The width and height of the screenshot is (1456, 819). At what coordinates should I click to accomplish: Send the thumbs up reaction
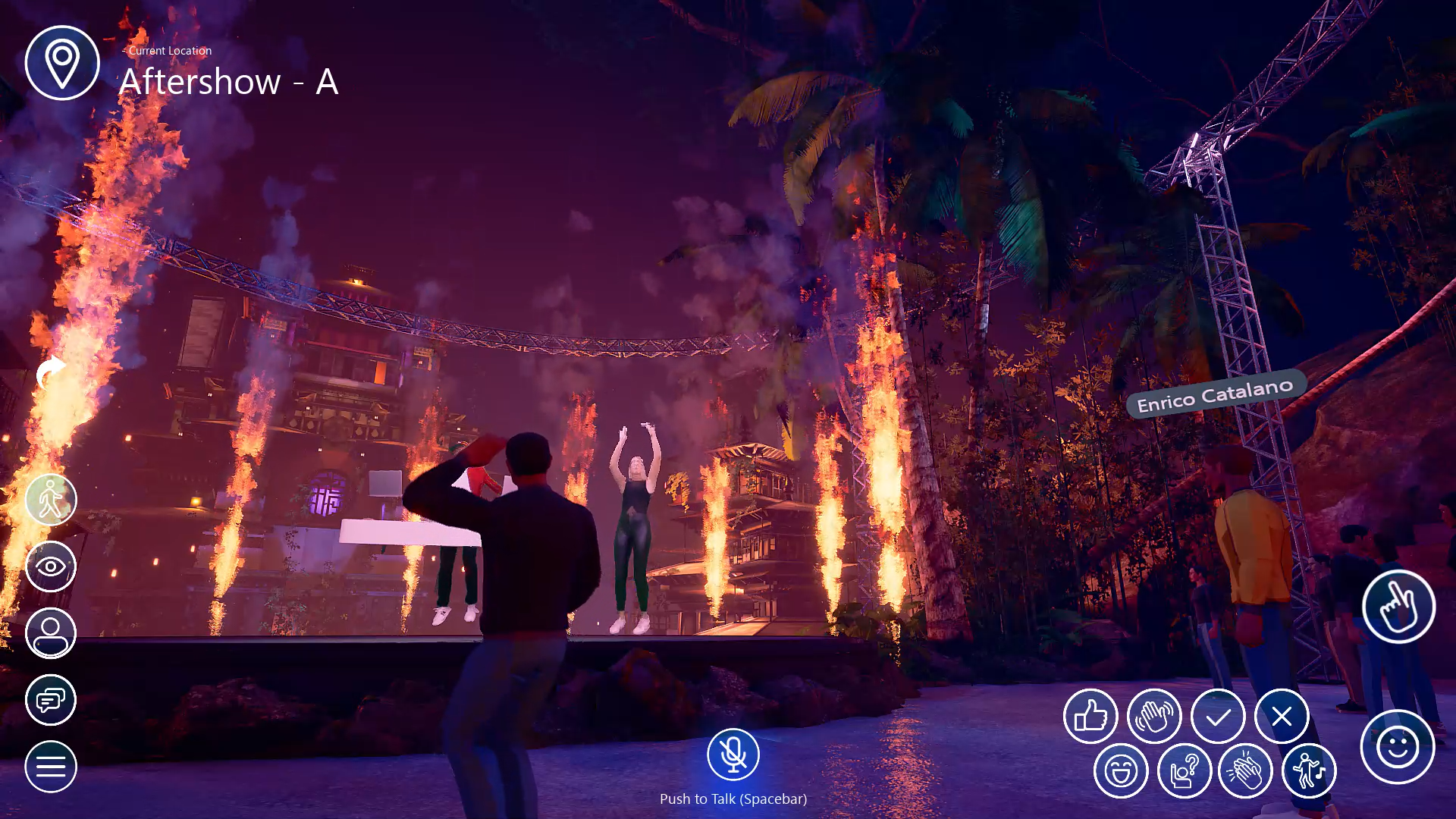point(1090,716)
